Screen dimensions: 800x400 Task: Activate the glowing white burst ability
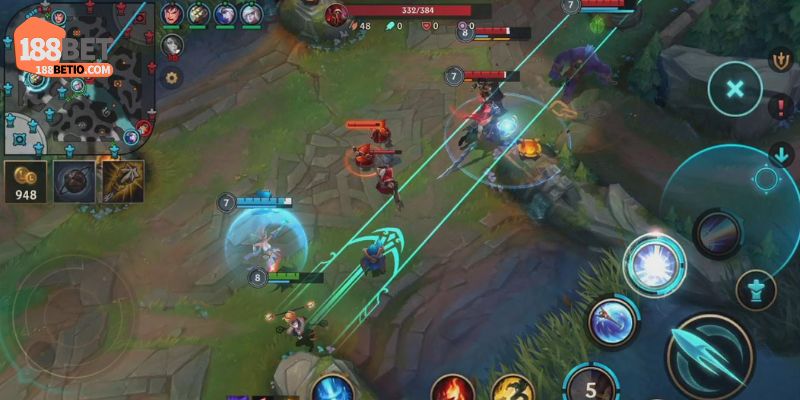pyautogui.click(x=655, y=264)
